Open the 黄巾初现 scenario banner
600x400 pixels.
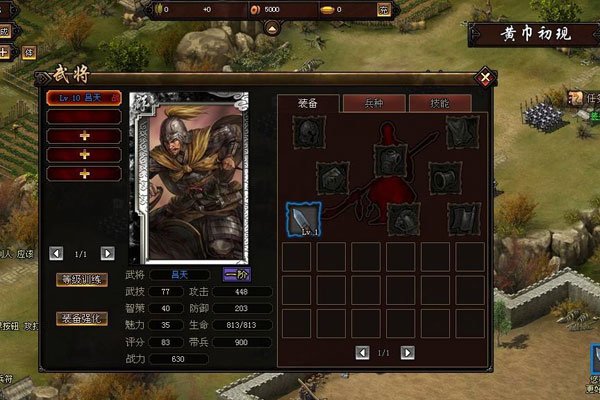pos(533,35)
